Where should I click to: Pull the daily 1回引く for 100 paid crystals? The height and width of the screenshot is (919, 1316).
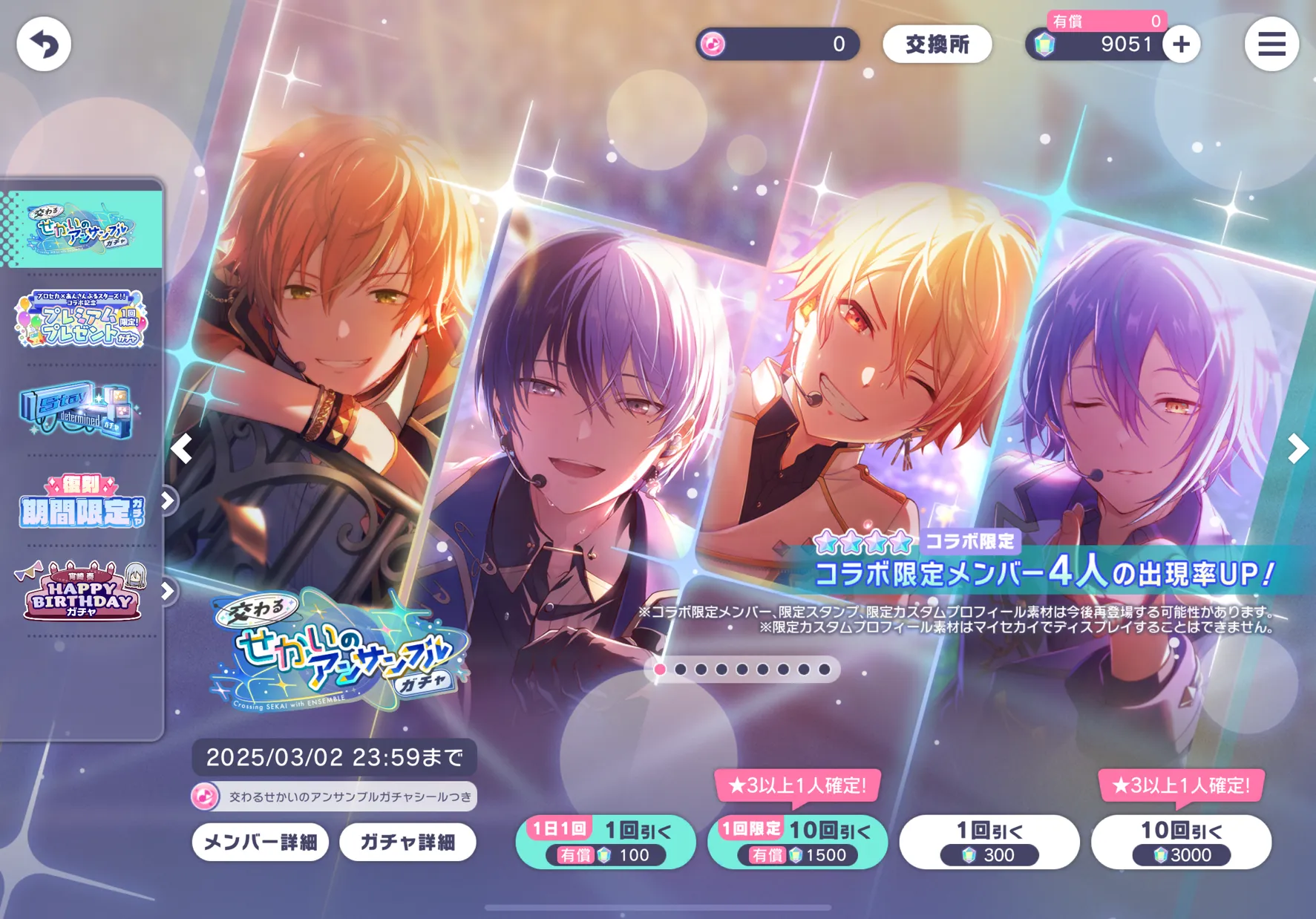coord(606,842)
